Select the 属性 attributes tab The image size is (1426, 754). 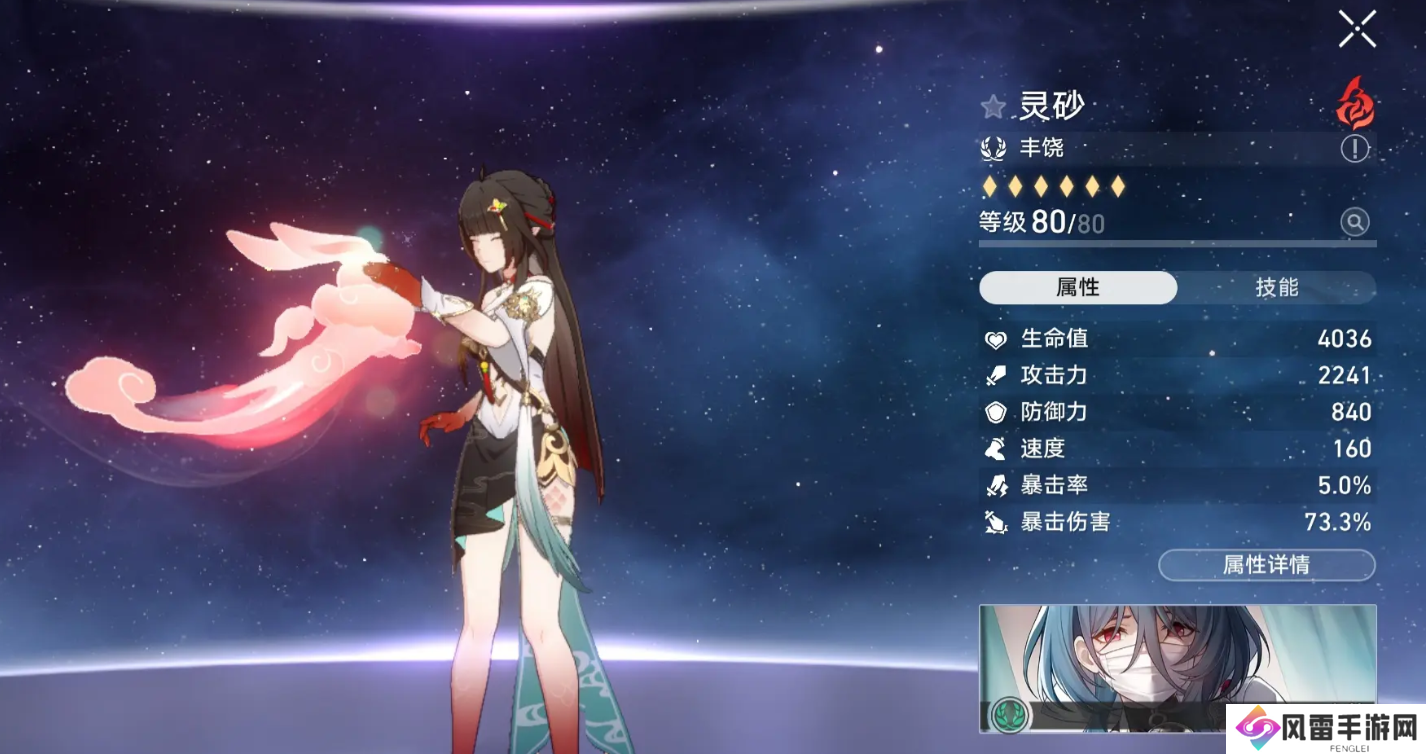coord(1078,288)
